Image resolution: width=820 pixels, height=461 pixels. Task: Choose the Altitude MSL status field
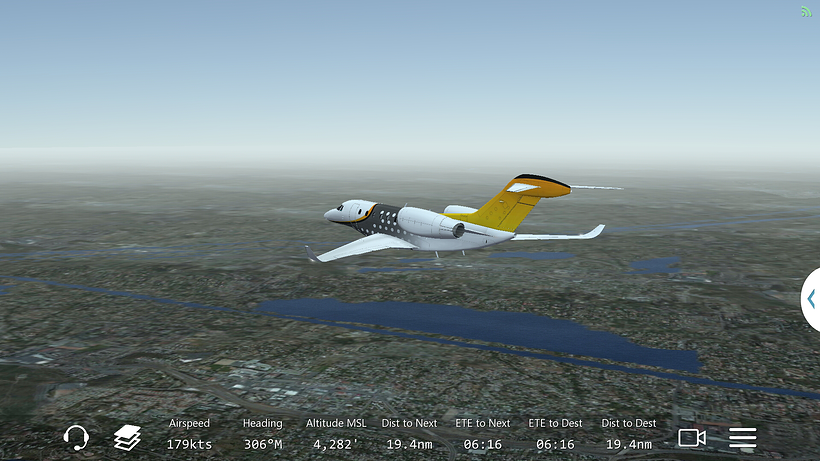[335, 434]
